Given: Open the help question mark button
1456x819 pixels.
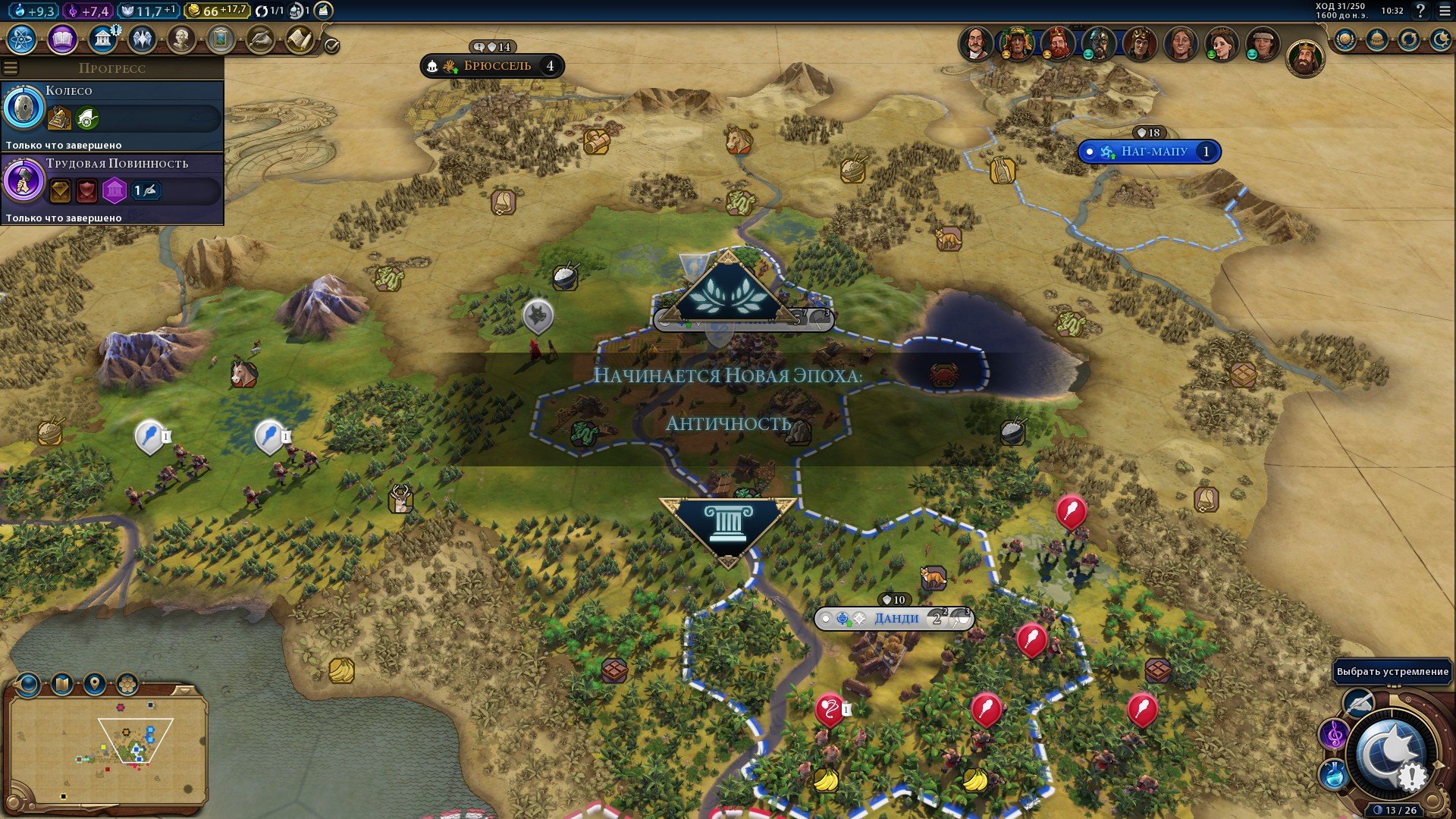Looking at the screenshot, I should tap(1420, 11).
